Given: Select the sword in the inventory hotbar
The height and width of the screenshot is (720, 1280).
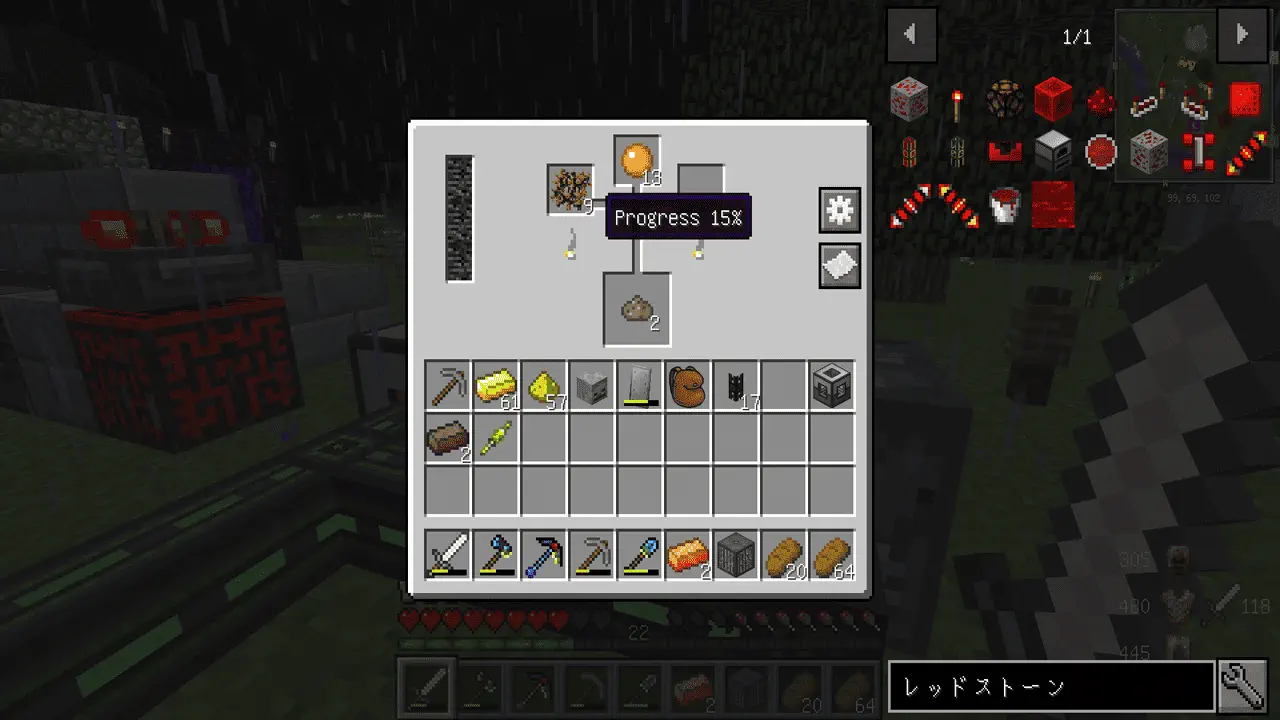Looking at the screenshot, I should [x=448, y=555].
